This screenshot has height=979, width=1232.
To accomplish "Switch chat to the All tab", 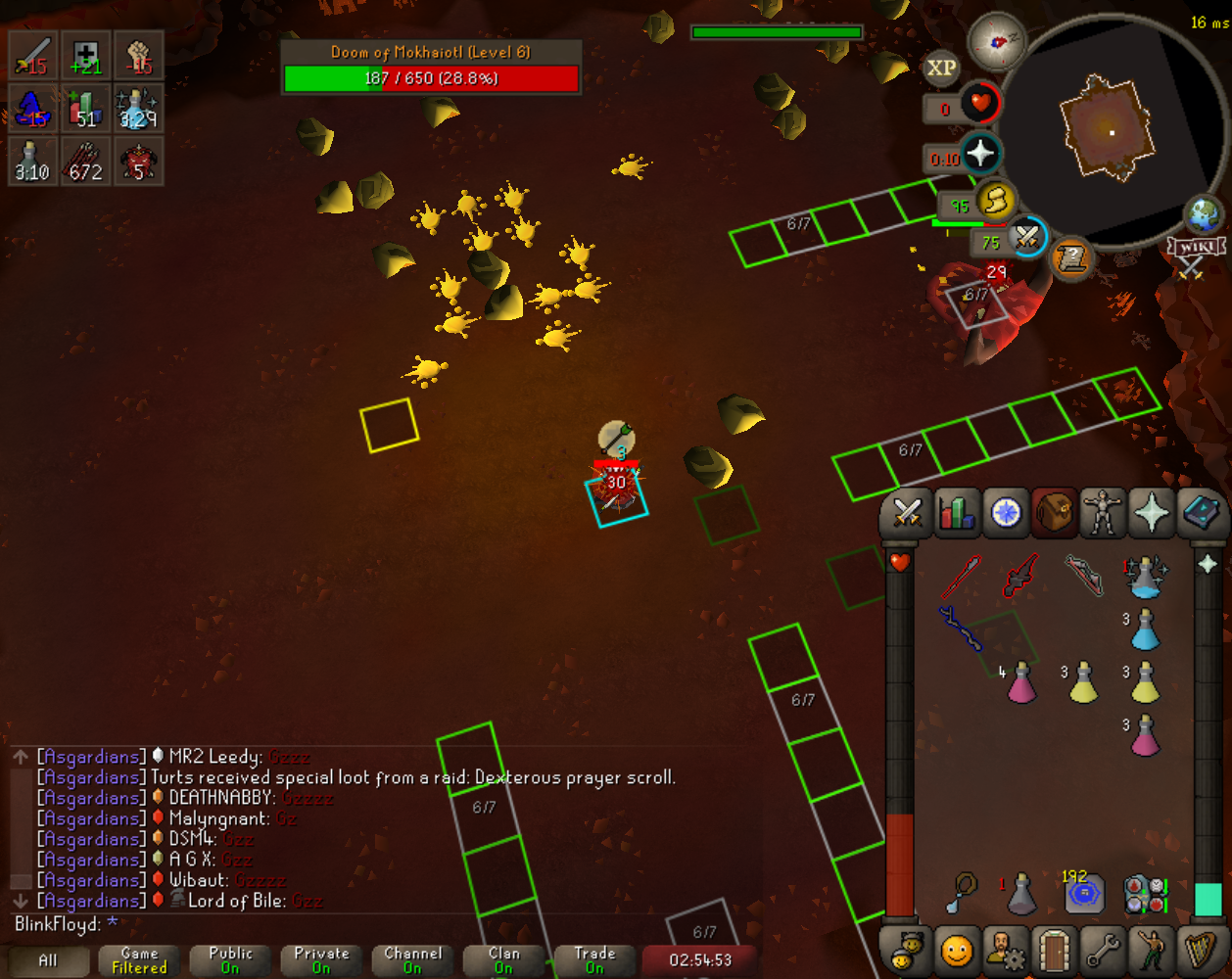I will pos(47,959).
